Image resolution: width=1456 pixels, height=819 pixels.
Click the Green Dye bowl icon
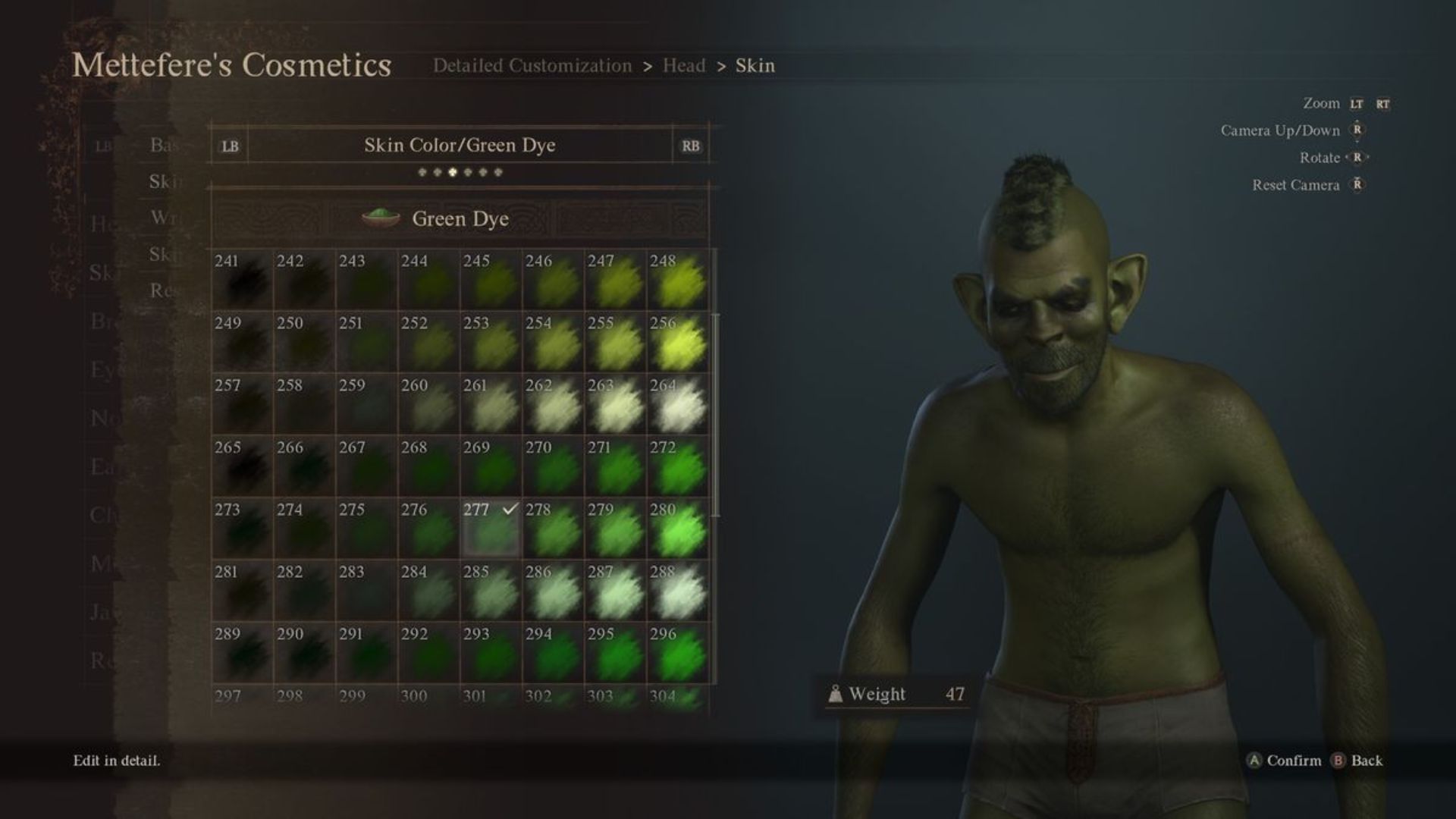(382, 217)
